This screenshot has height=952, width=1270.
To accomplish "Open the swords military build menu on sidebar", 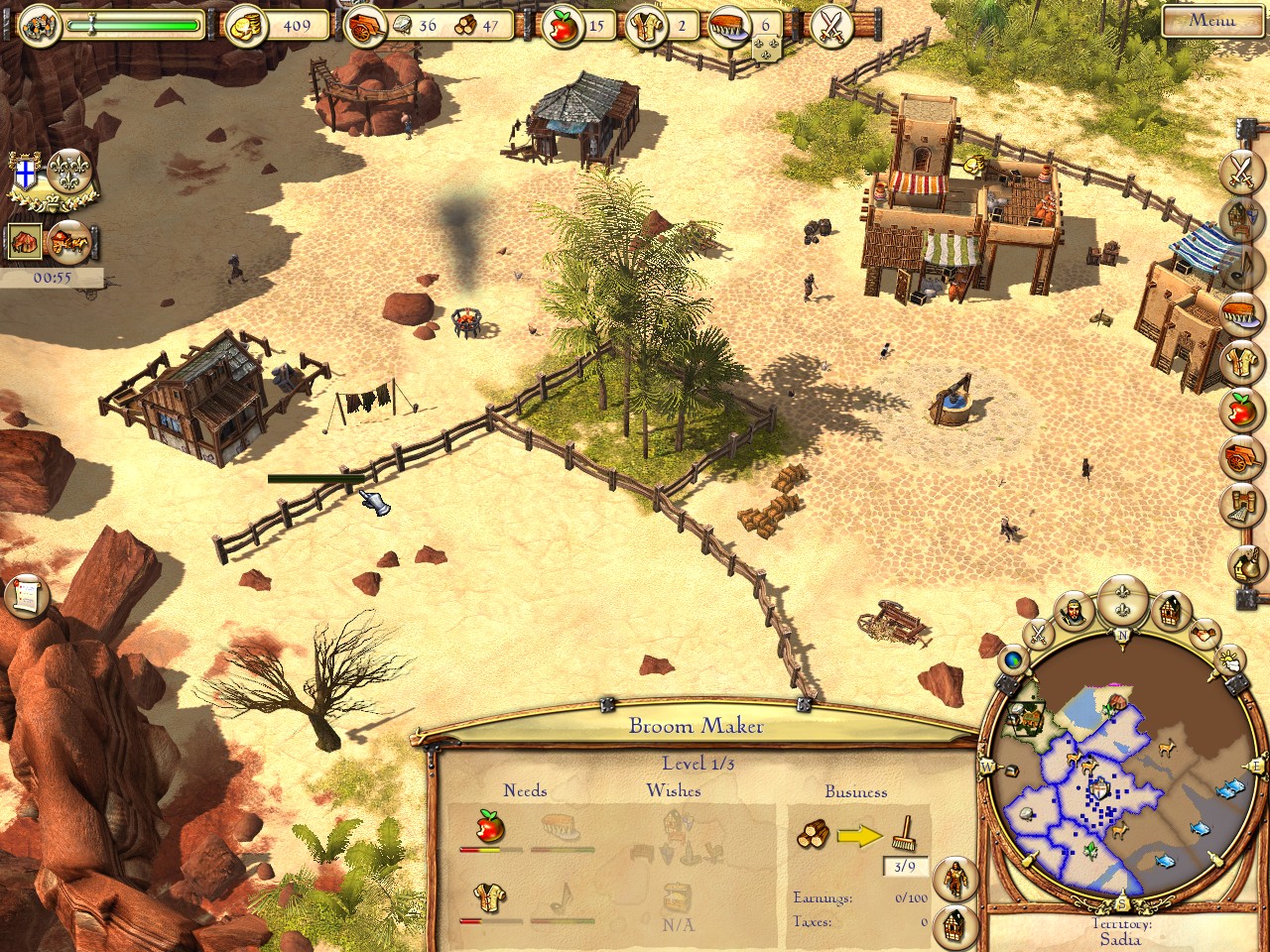I will click(x=1241, y=170).
